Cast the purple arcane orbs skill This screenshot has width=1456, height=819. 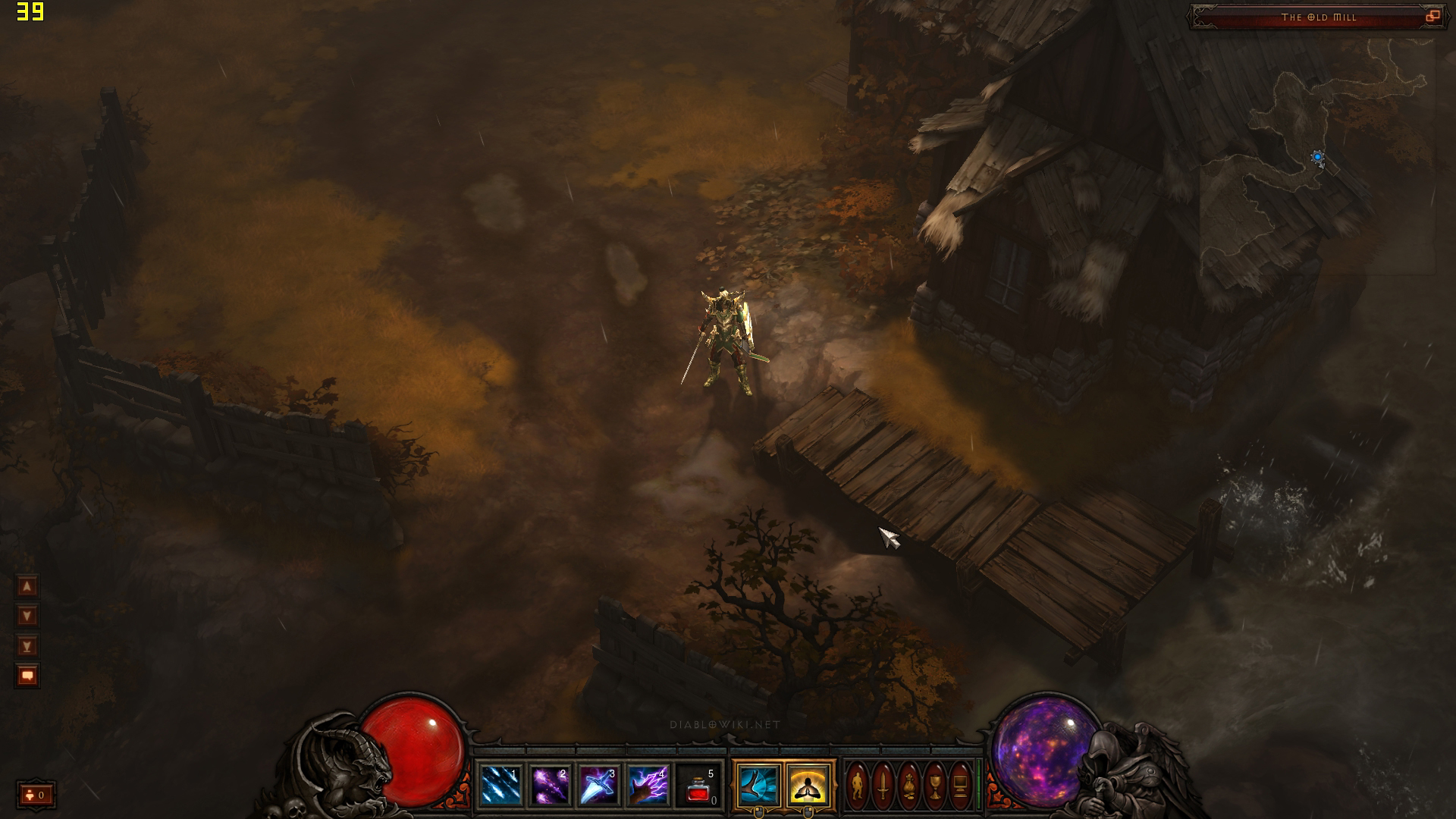coord(550,786)
